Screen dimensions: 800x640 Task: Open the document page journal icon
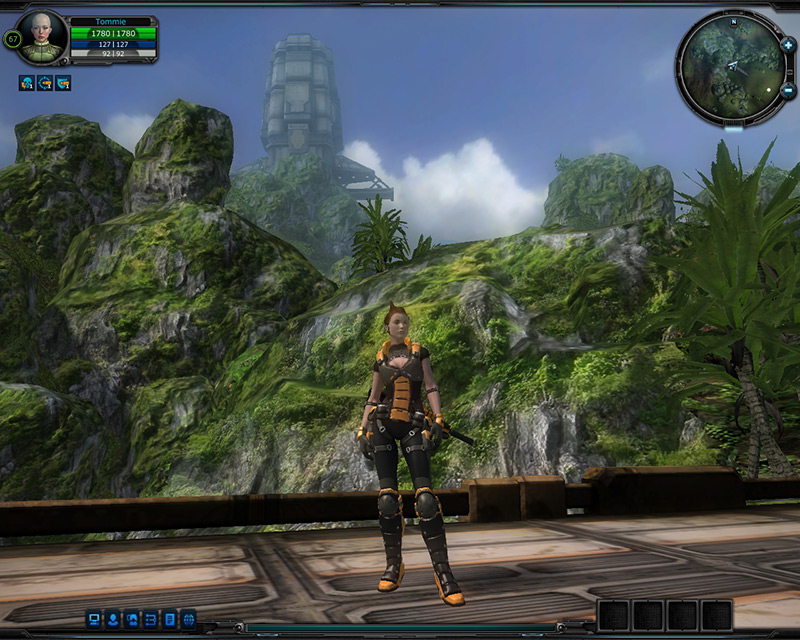[x=170, y=618]
